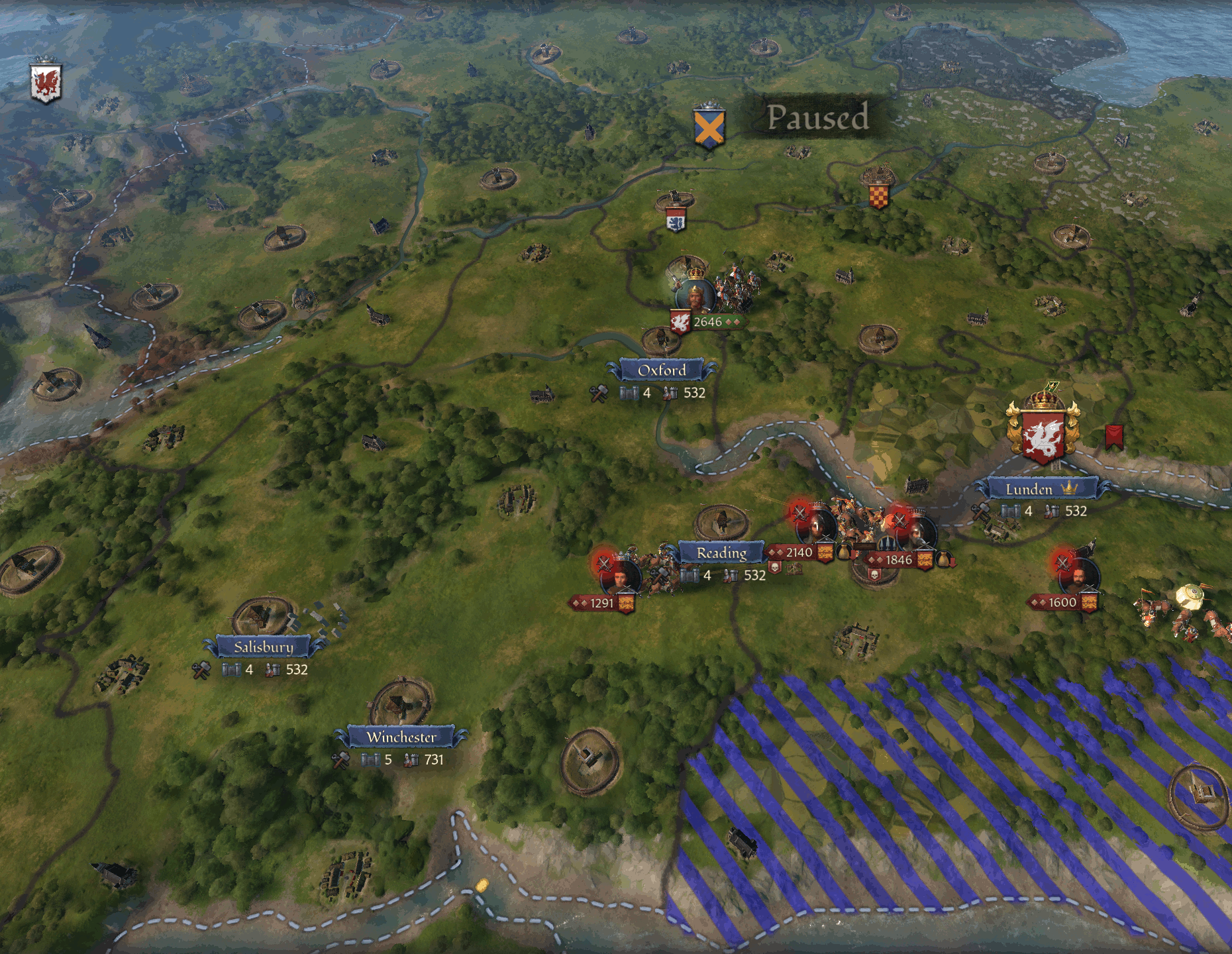Select the enemy army of 2140 soldiers
1232x954 pixels.
click(799, 552)
